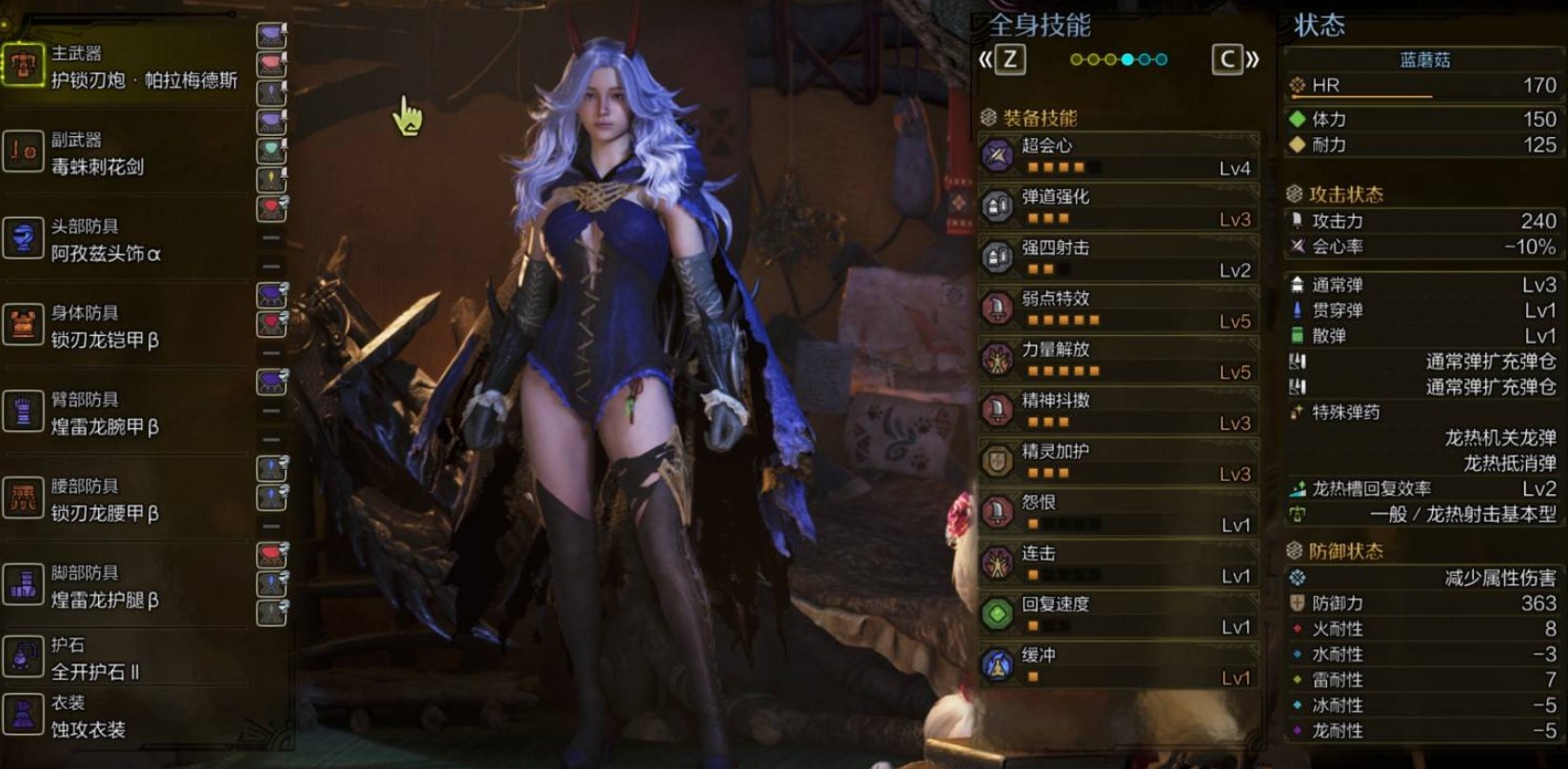Select the 力量解放 skill row
The image size is (1568, 769).
(x=1119, y=360)
